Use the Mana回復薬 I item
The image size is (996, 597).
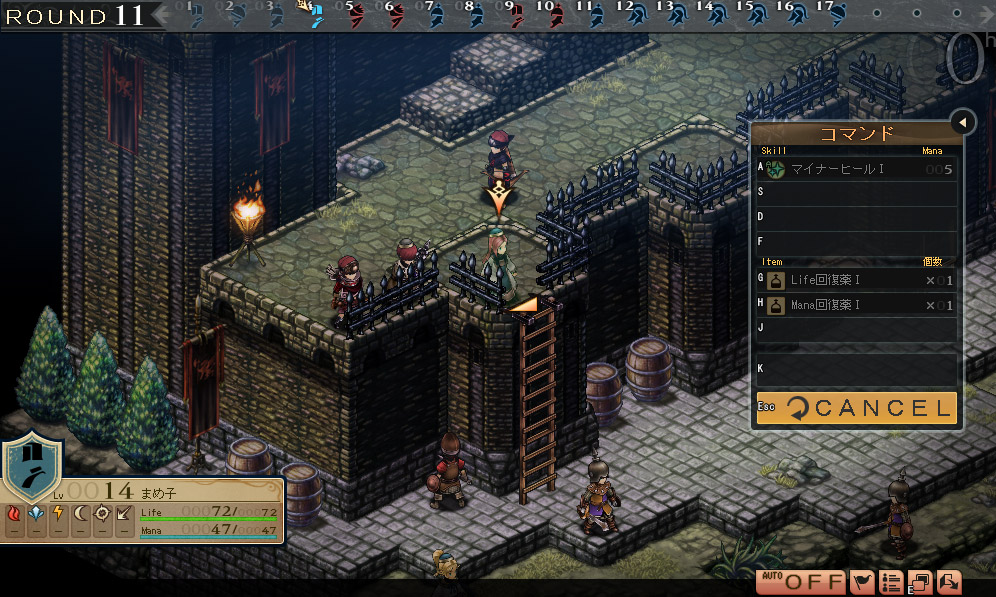pyautogui.click(x=856, y=305)
